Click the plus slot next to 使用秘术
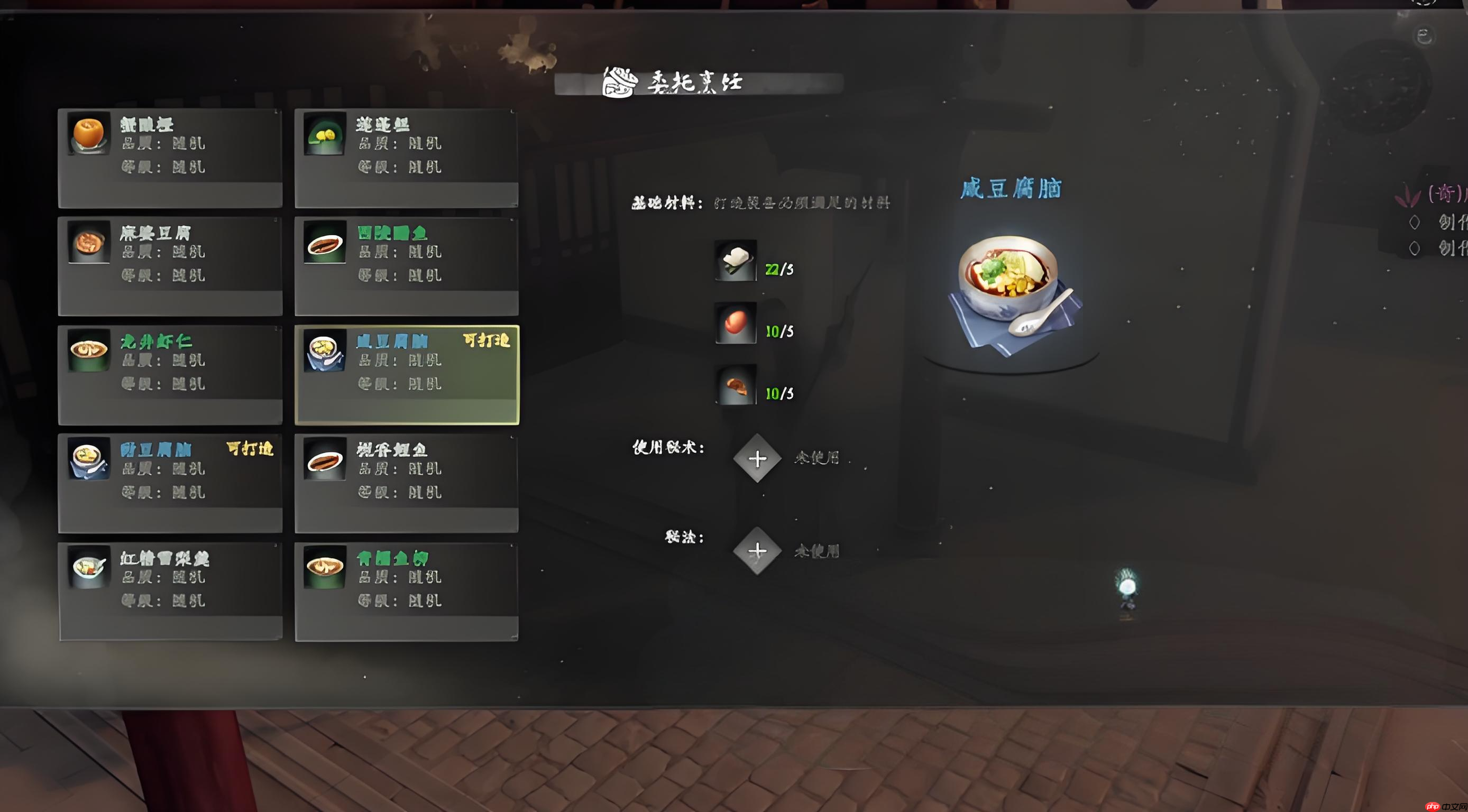The image size is (1468, 812). [x=758, y=458]
